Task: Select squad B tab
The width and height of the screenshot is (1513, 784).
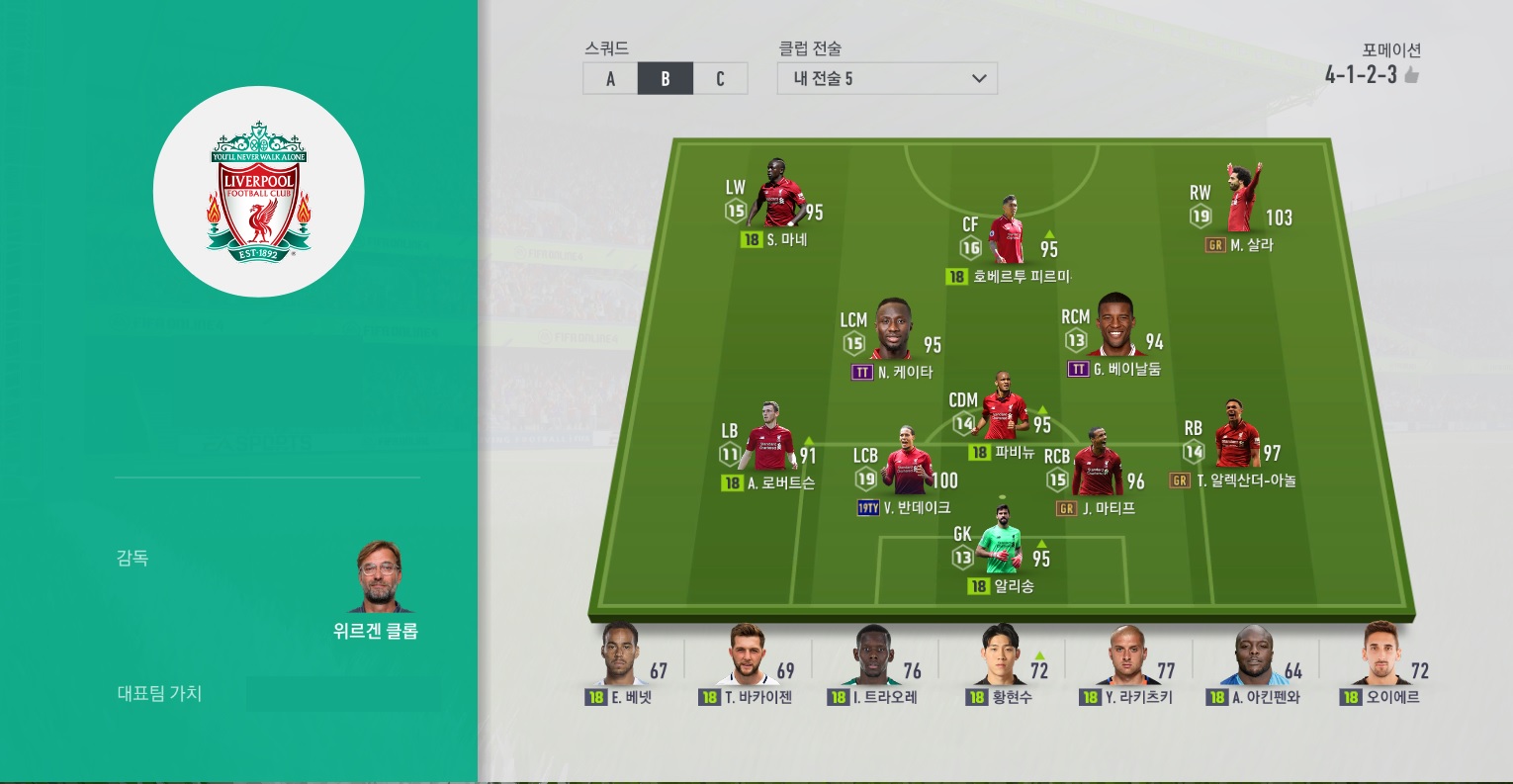Action: pos(665,79)
